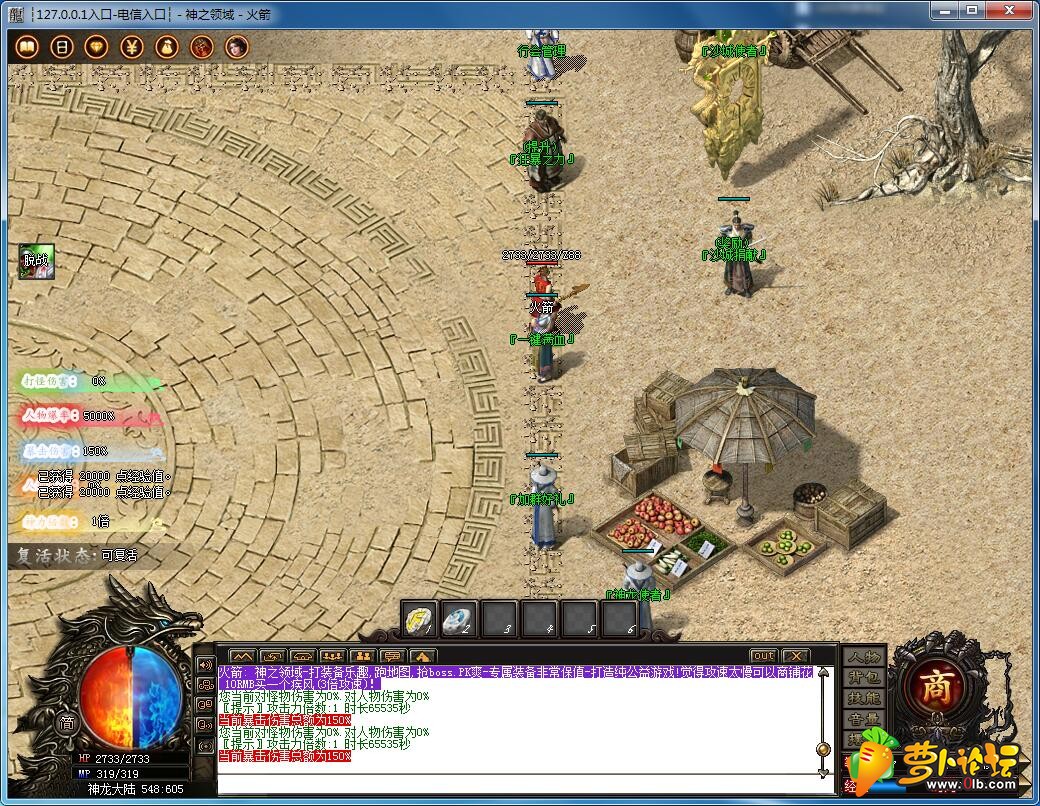The width and height of the screenshot is (1040, 806).
Task: Open the book icon in the top bar
Action: [27, 47]
